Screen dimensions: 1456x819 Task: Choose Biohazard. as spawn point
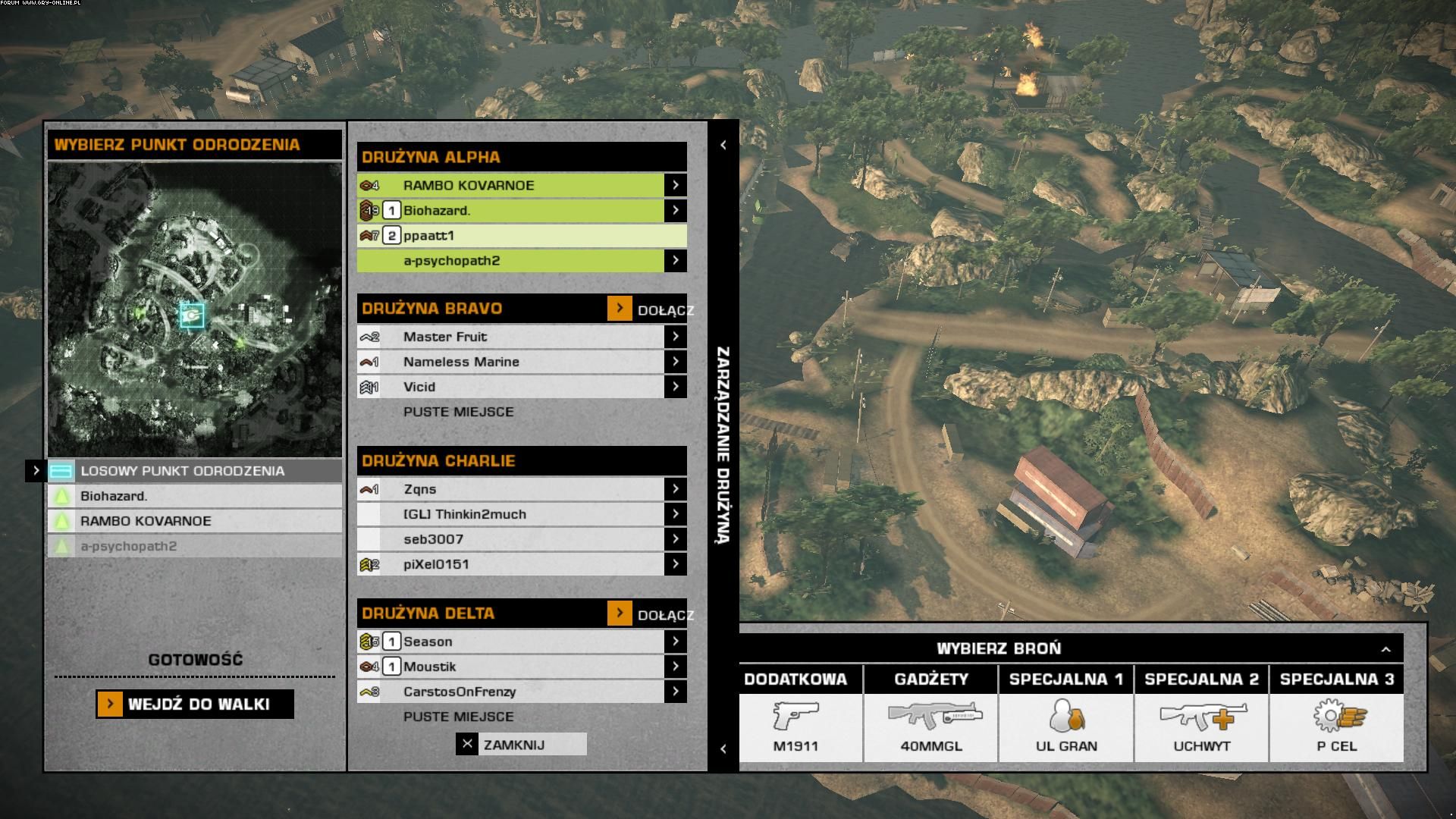point(194,496)
